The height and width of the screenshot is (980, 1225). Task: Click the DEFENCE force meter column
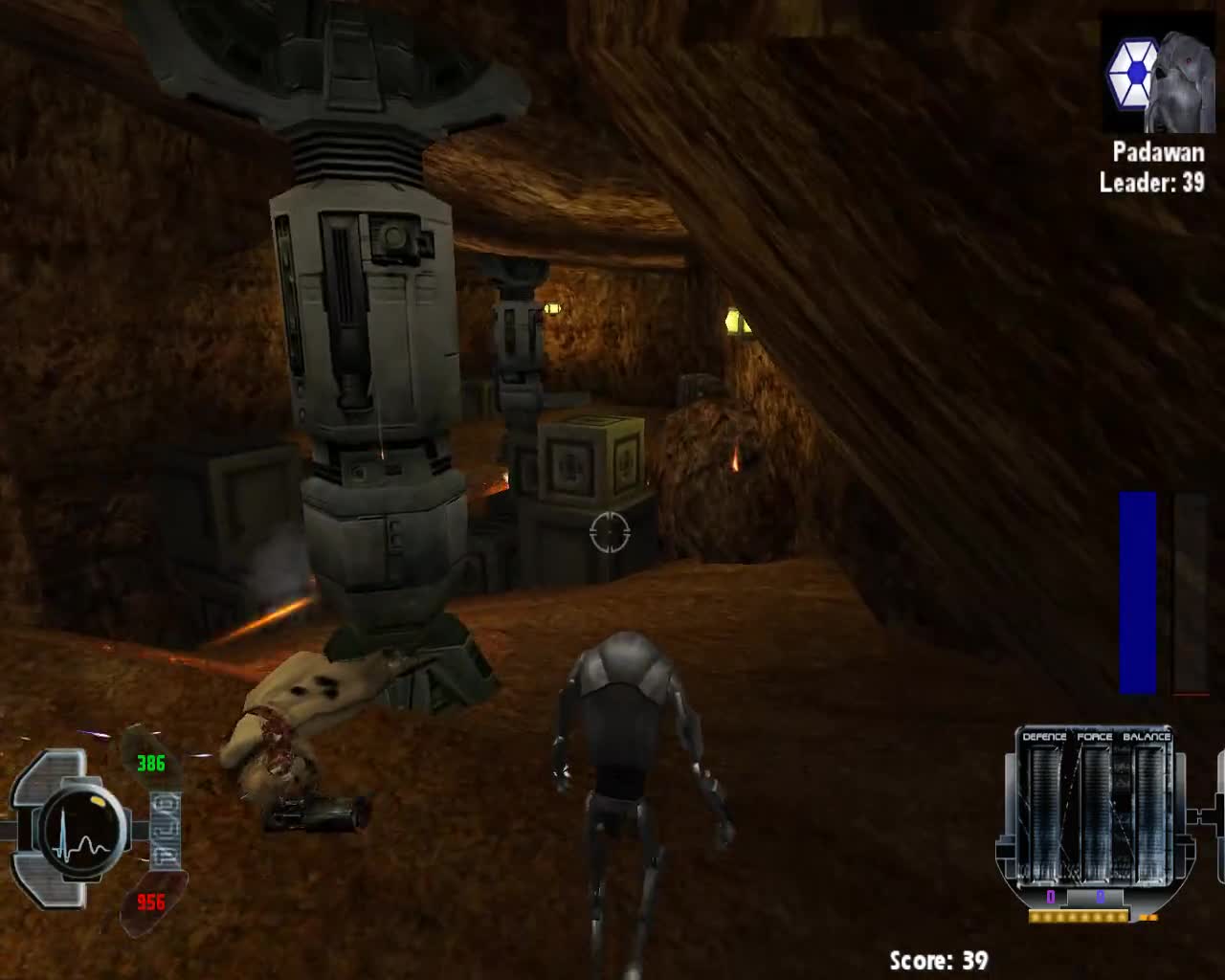(x=1045, y=812)
